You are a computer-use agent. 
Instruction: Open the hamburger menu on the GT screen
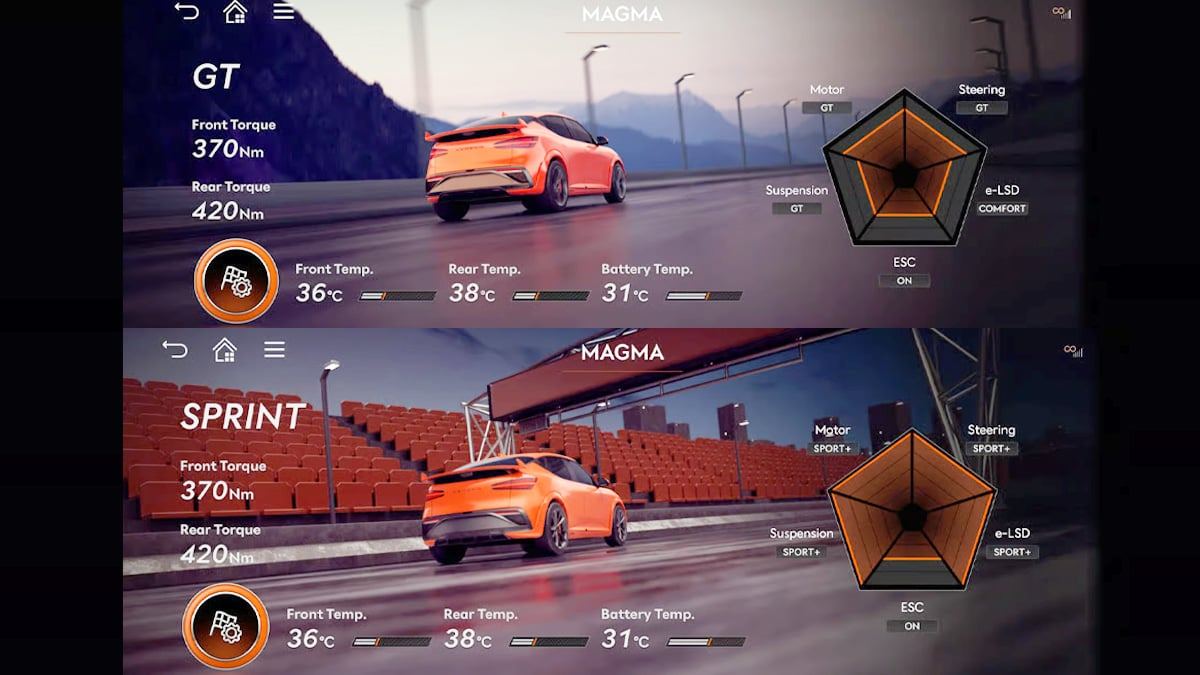pos(284,12)
